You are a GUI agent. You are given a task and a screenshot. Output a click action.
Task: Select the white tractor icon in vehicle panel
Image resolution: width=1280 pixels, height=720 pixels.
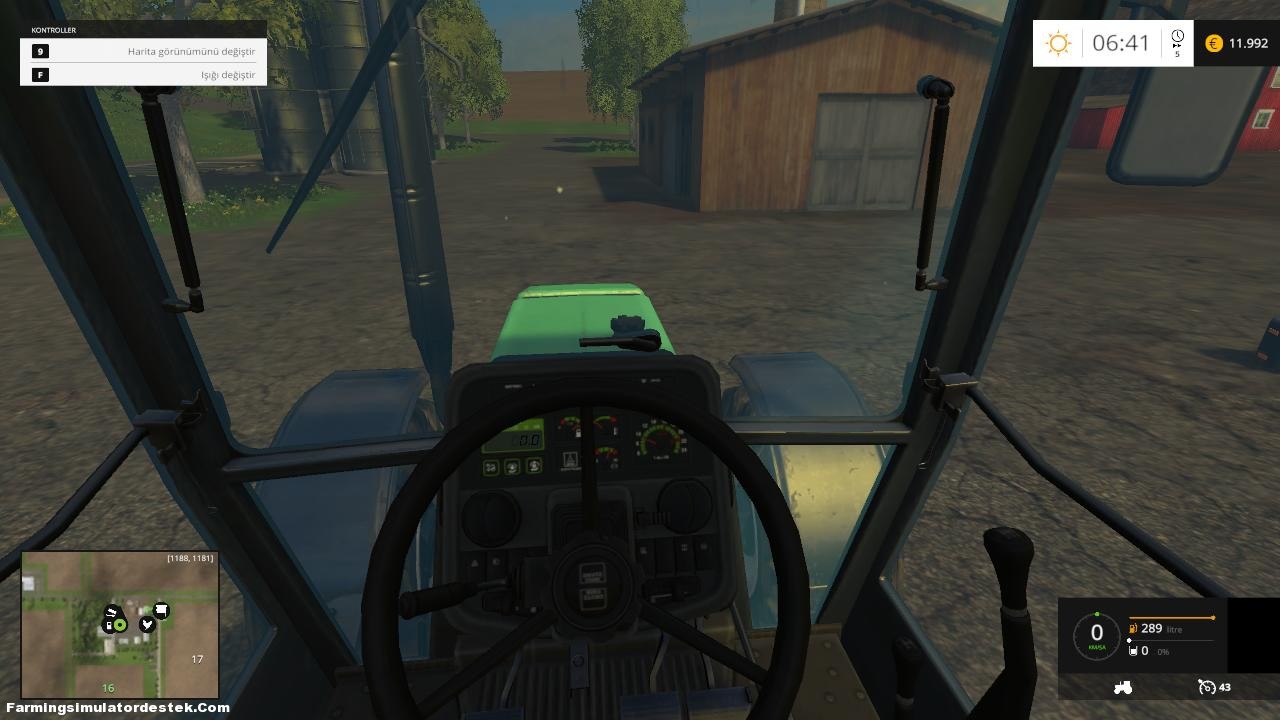click(x=1123, y=688)
